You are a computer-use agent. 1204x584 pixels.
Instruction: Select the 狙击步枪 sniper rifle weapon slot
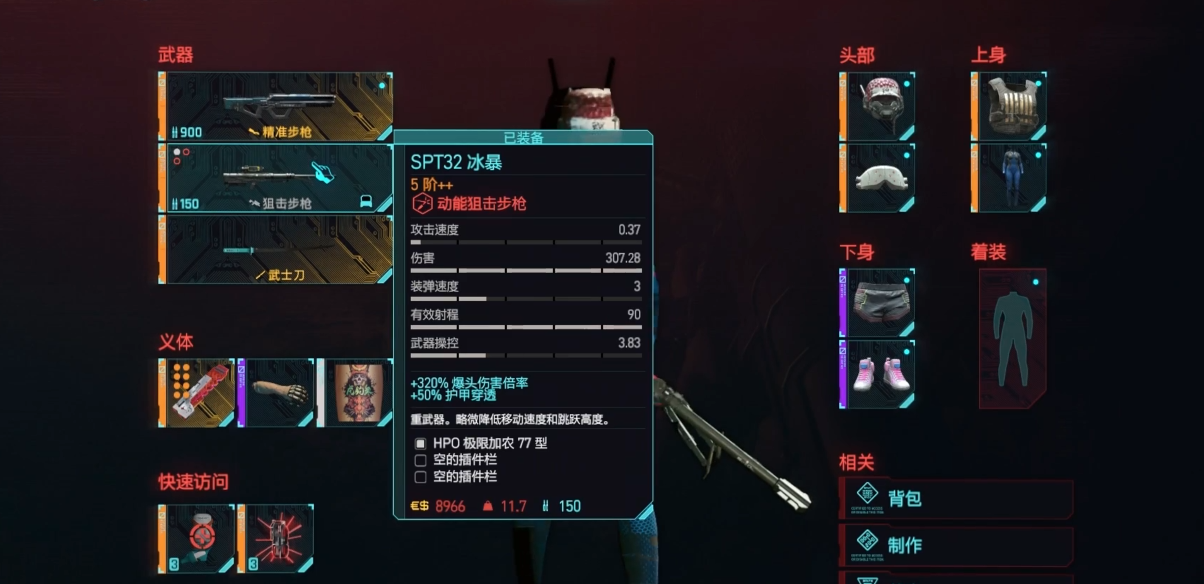coord(276,178)
